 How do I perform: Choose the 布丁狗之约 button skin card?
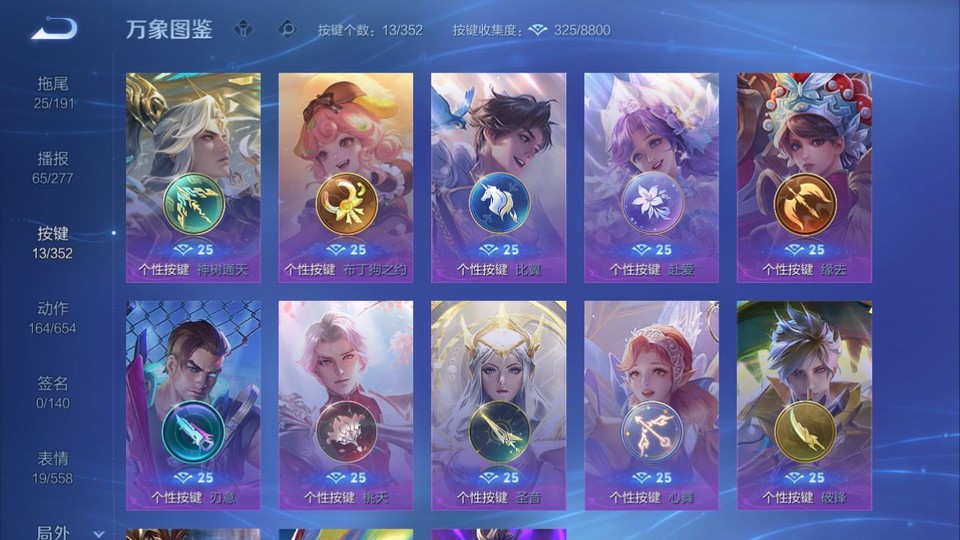[x=346, y=177]
